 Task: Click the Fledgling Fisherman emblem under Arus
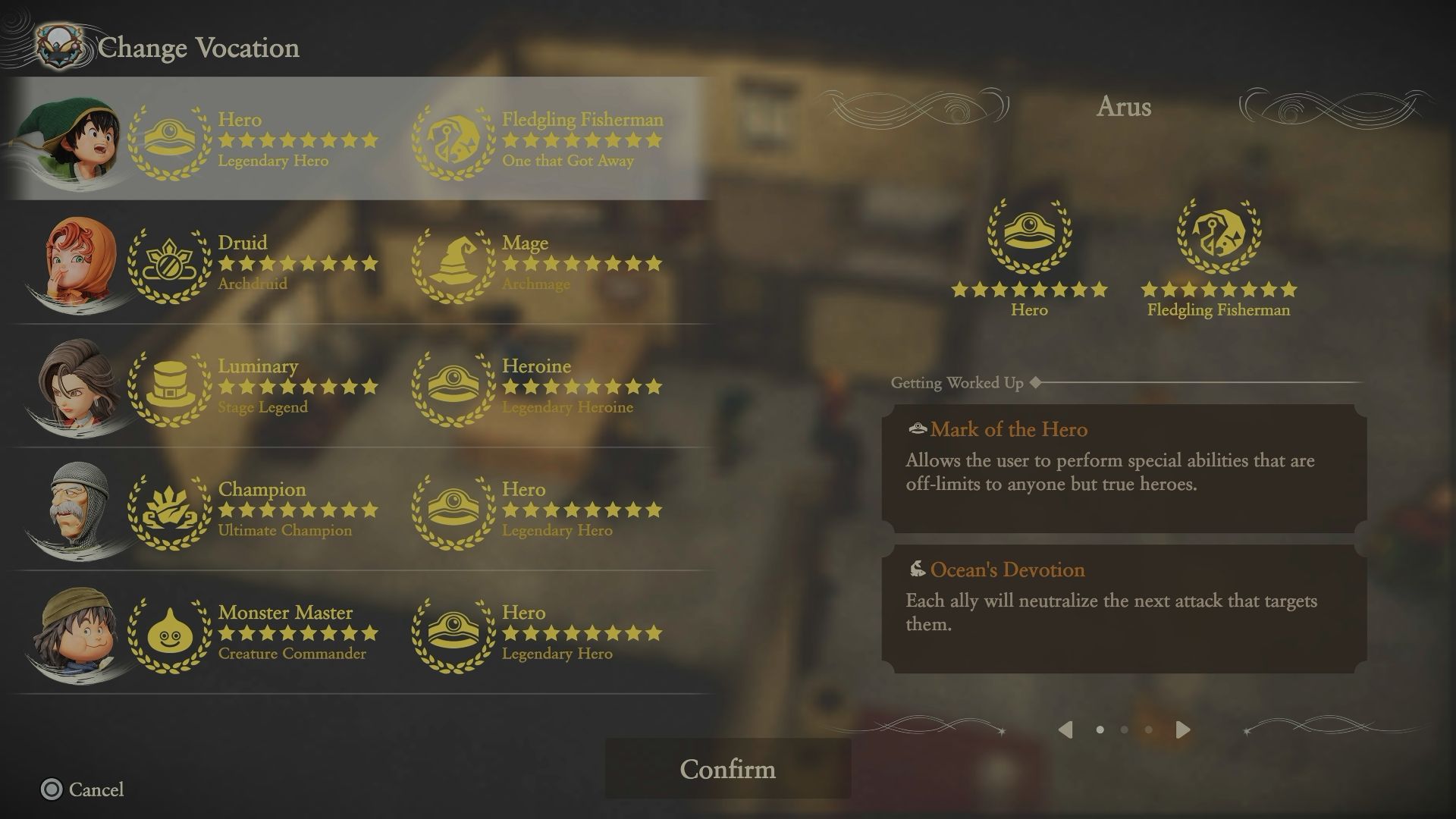point(1219,235)
